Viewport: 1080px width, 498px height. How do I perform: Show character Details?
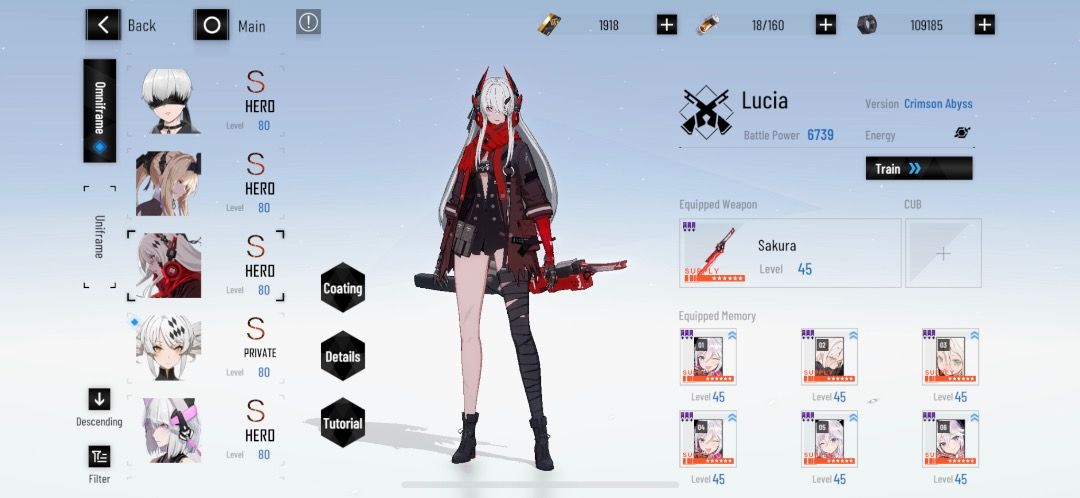coord(342,356)
